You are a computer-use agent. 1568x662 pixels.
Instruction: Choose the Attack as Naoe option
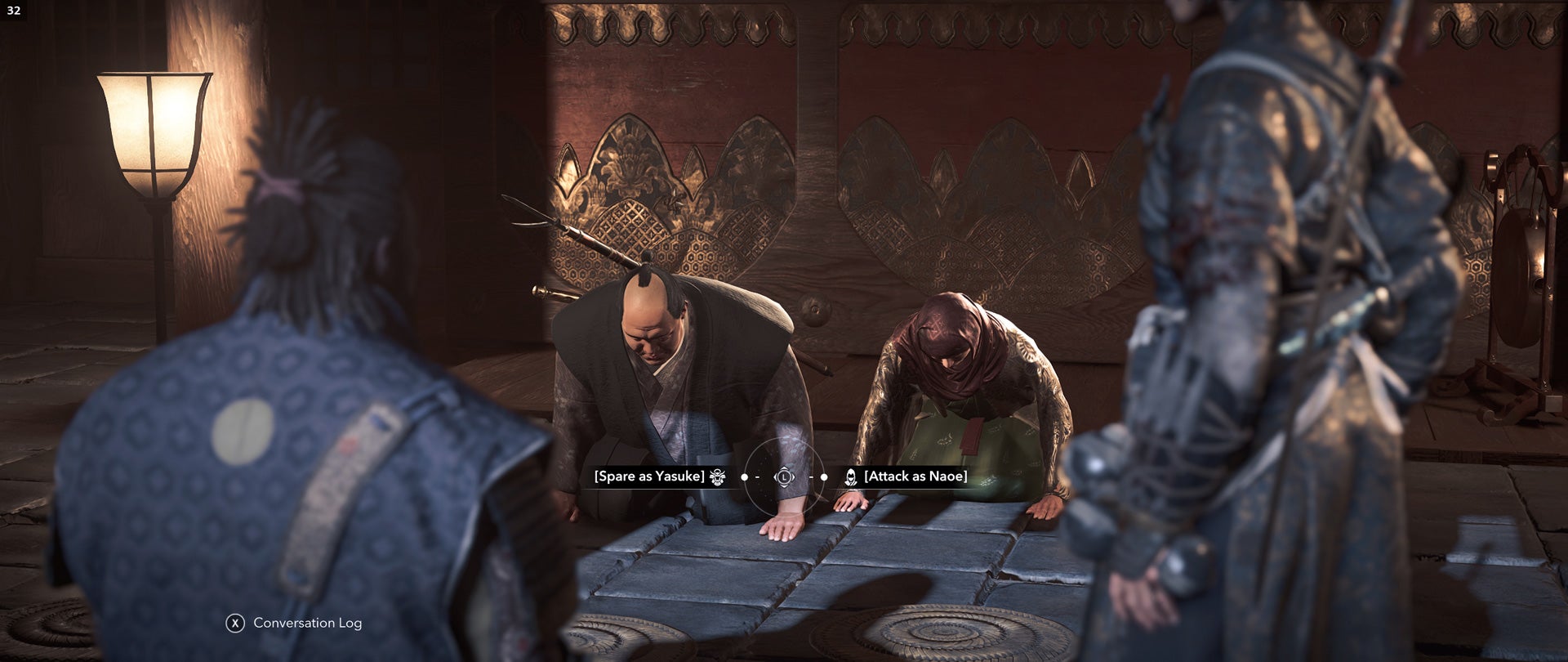[x=916, y=478]
